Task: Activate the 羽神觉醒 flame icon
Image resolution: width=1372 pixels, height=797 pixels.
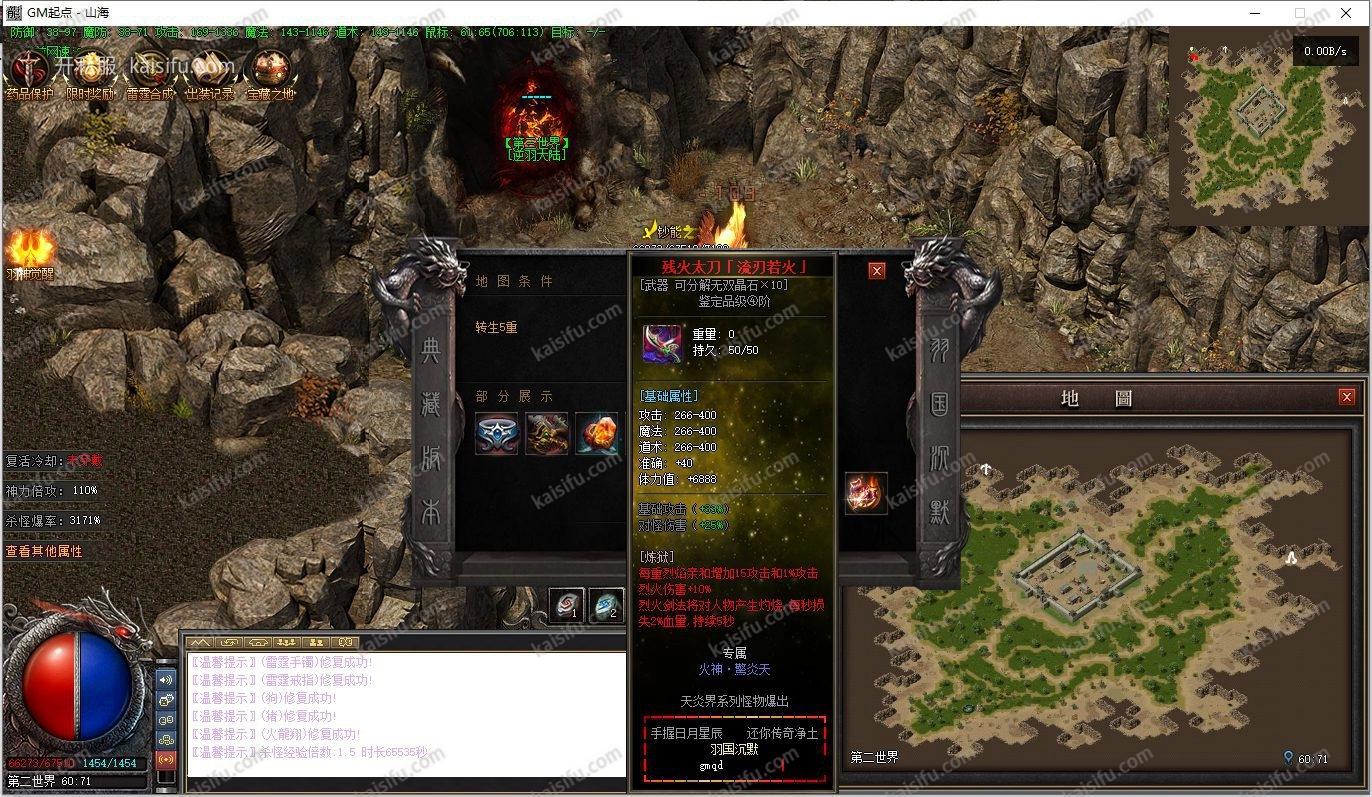Action: click(x=30, y=250)
